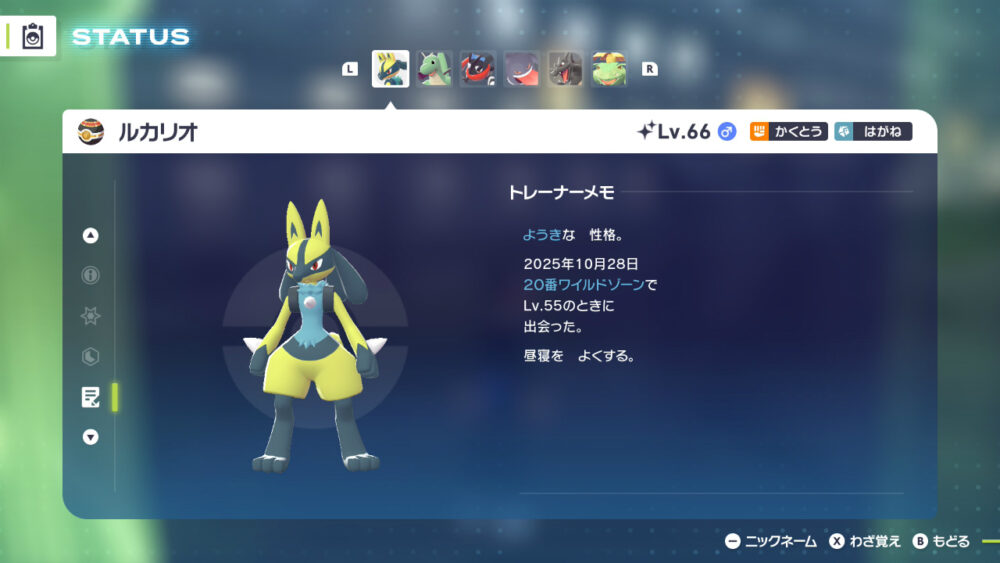The width and height of the screenshot is (1000, 563).
Task: Open the hexagon icon status tab
Action: click(91, 356)
